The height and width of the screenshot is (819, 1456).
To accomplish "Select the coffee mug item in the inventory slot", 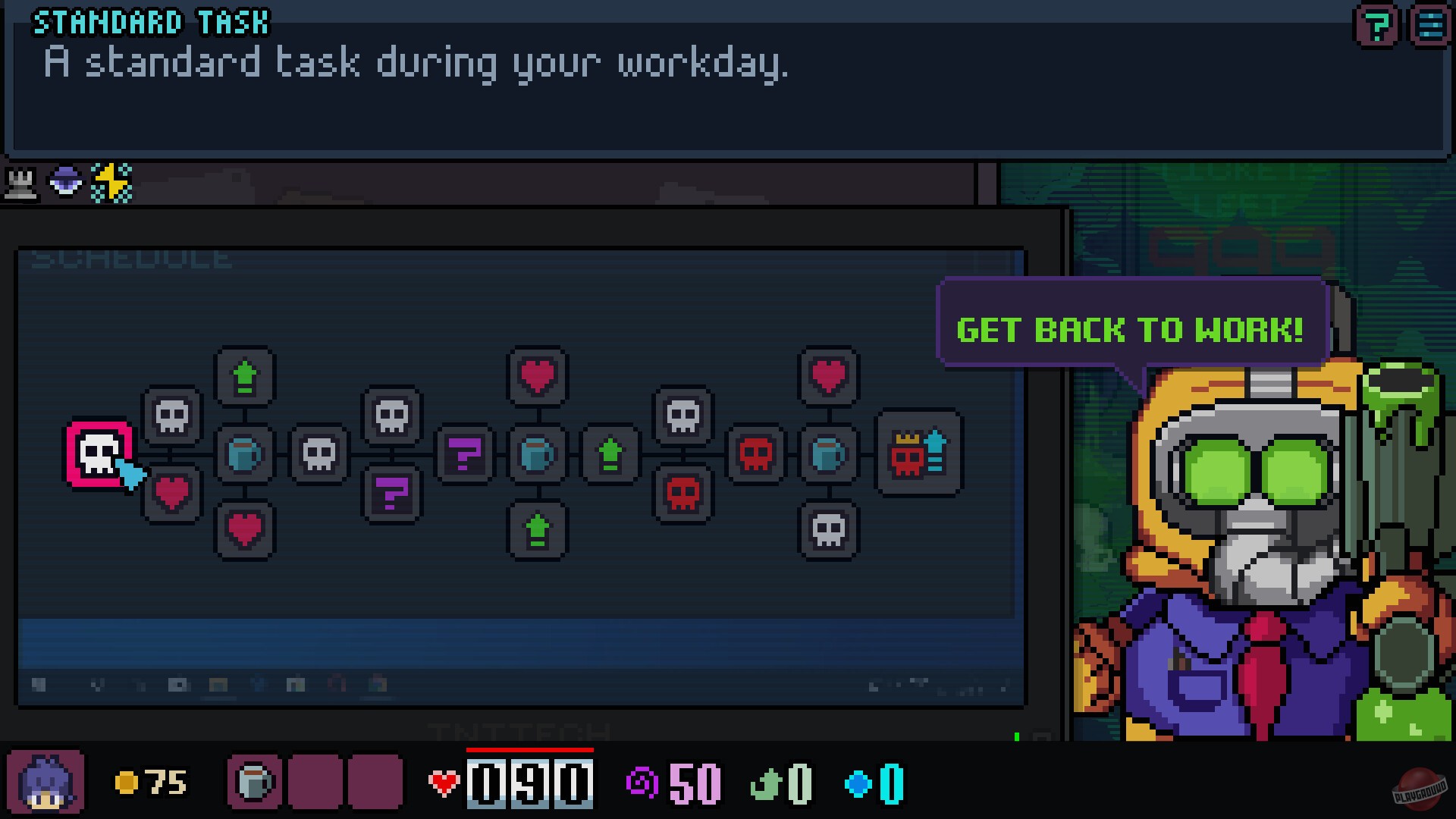I will (255, 782).
